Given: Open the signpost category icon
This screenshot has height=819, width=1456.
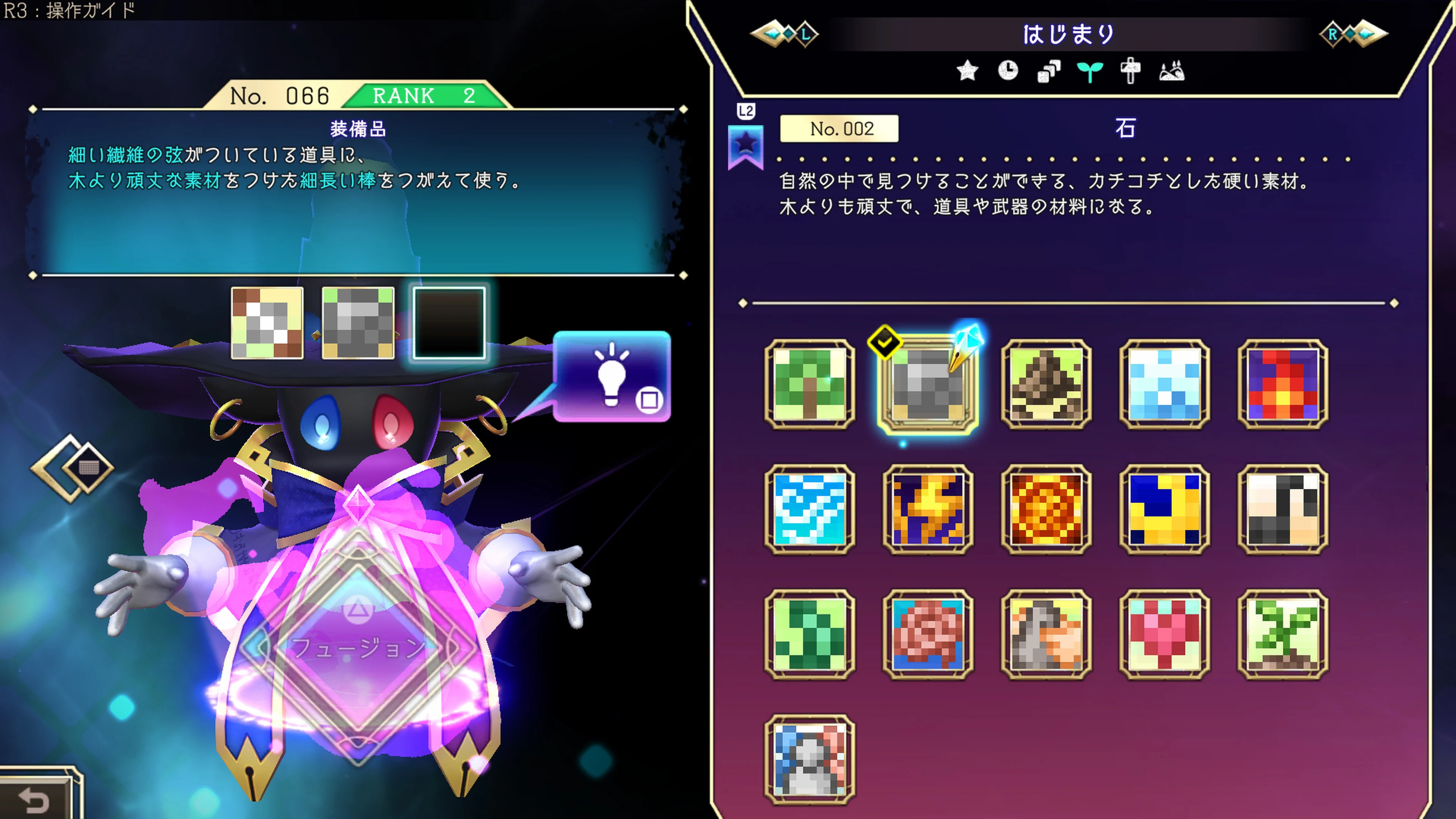Looking at the screenshot, I should tap(1131, 71).
